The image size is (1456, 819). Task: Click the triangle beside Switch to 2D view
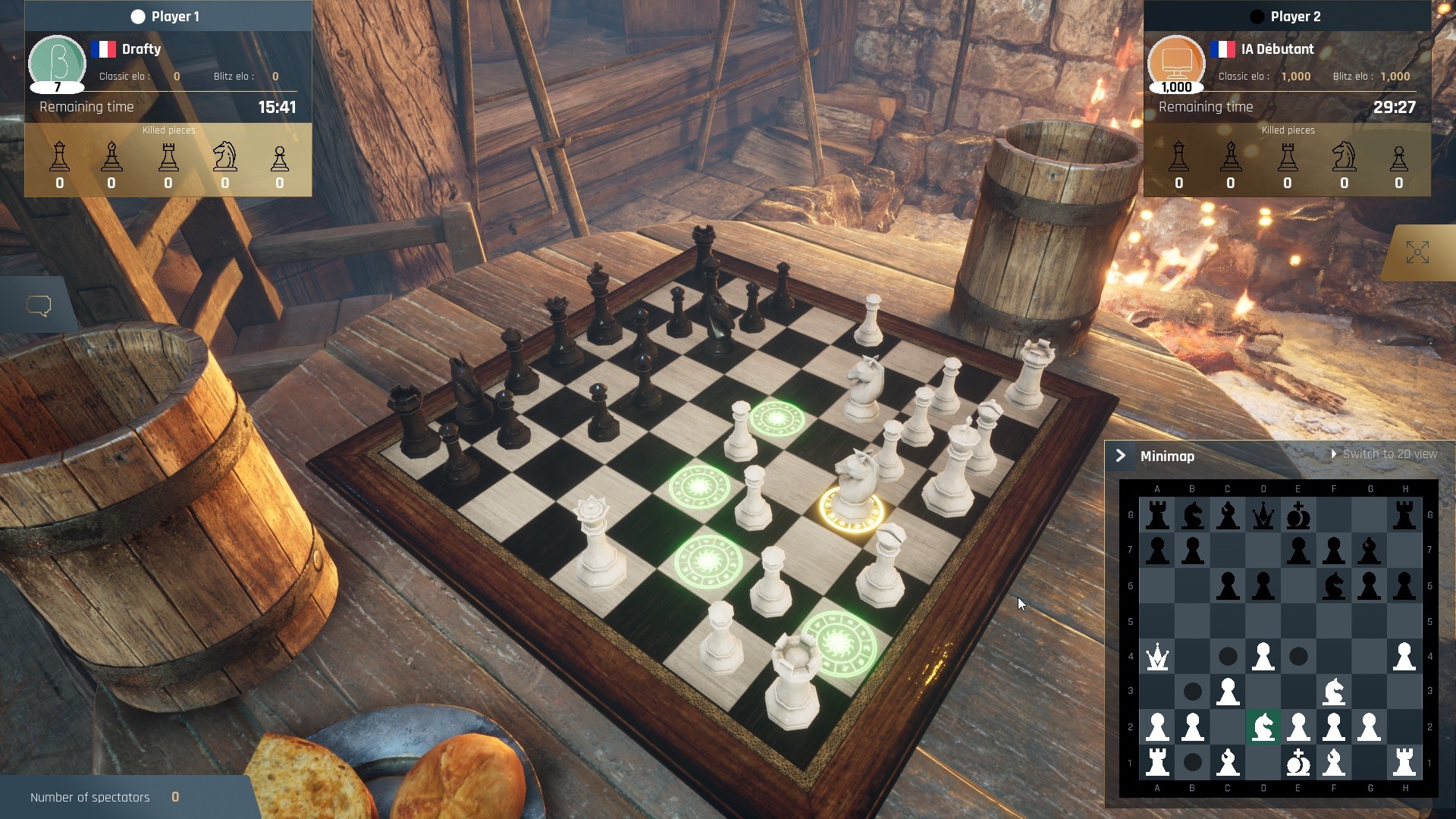[x=1335, y=453]
